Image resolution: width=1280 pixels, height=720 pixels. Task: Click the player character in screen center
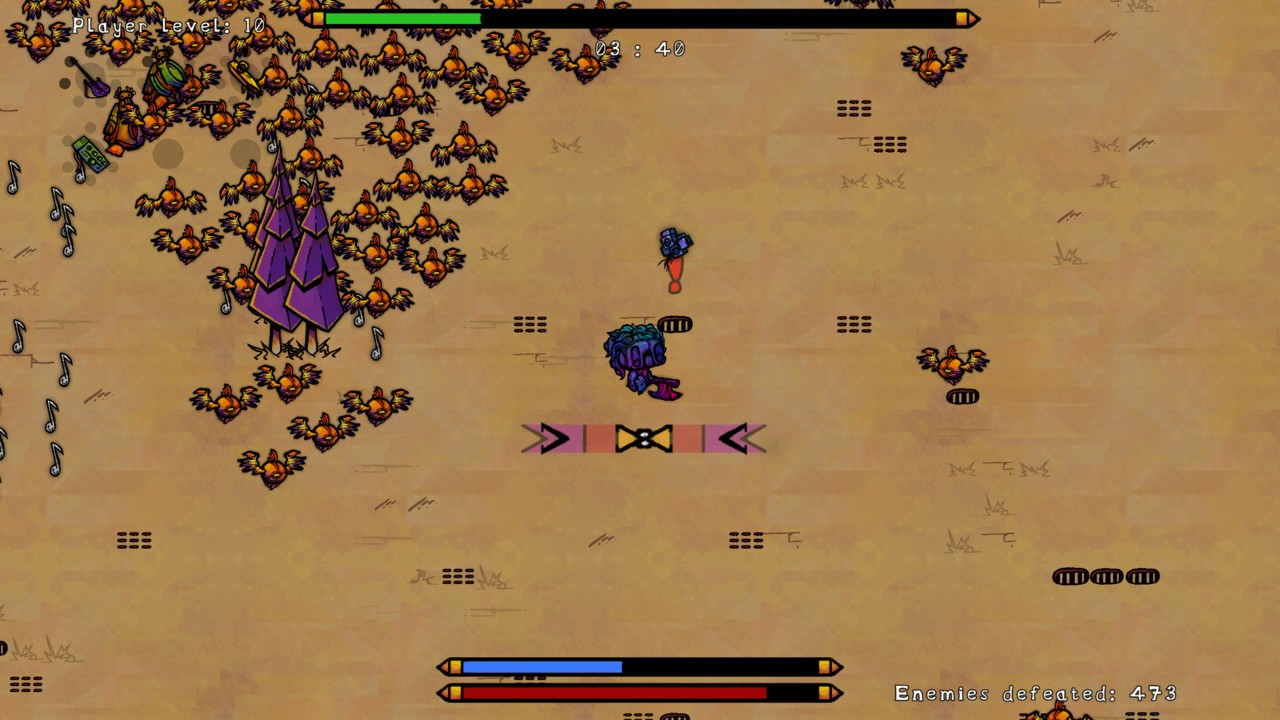click(x=638, y=358)
